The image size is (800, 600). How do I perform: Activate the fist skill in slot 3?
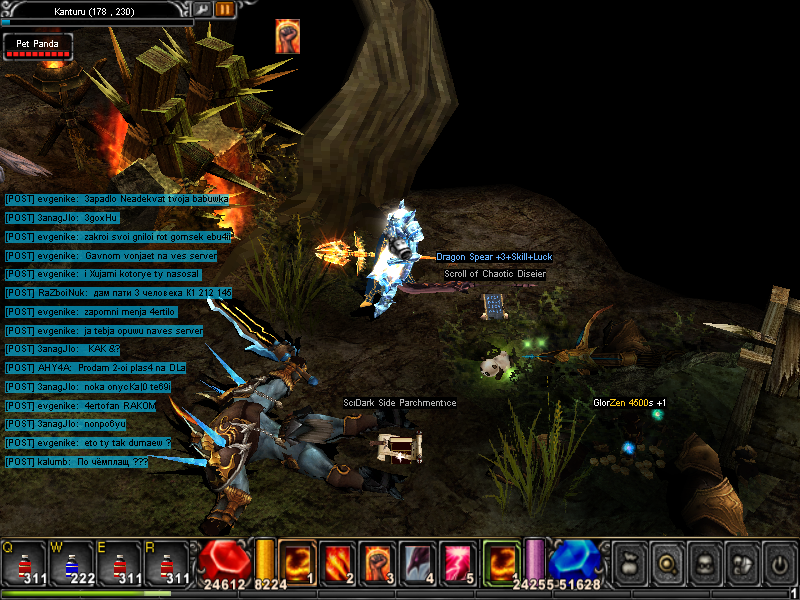click(378, 561)
